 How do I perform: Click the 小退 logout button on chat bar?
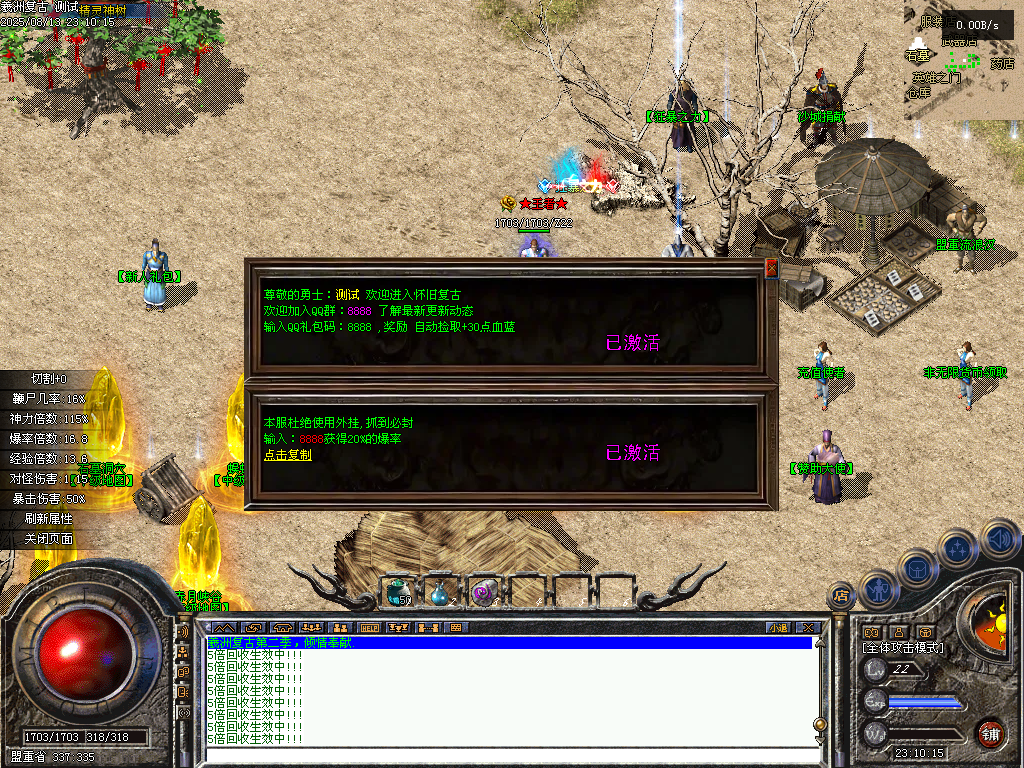(778, 628)
